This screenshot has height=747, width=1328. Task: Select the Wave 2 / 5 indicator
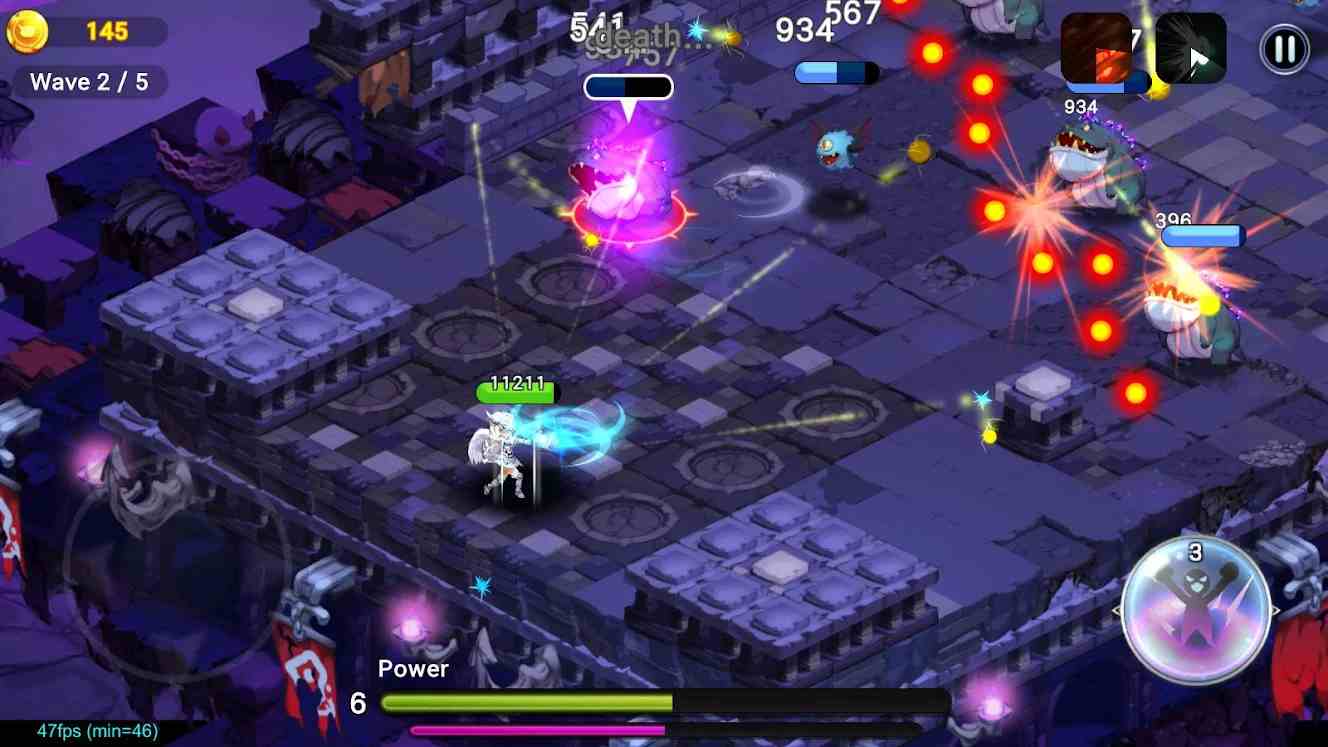click(x=88, y=82)
